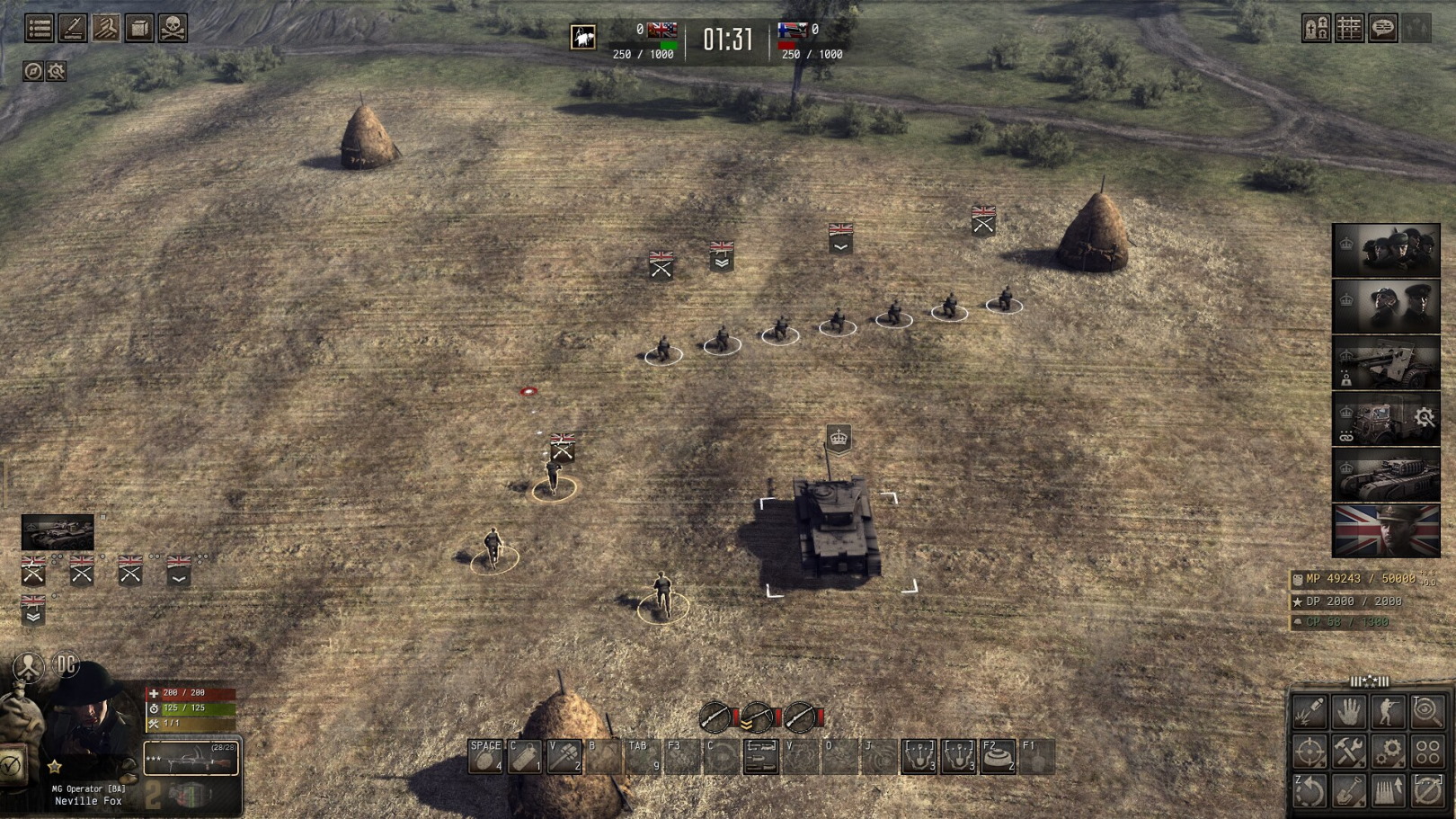Viewport: 1456px width, 819px height.
Task: Choose the supply truck unit card
Action: coord(1386,418)
